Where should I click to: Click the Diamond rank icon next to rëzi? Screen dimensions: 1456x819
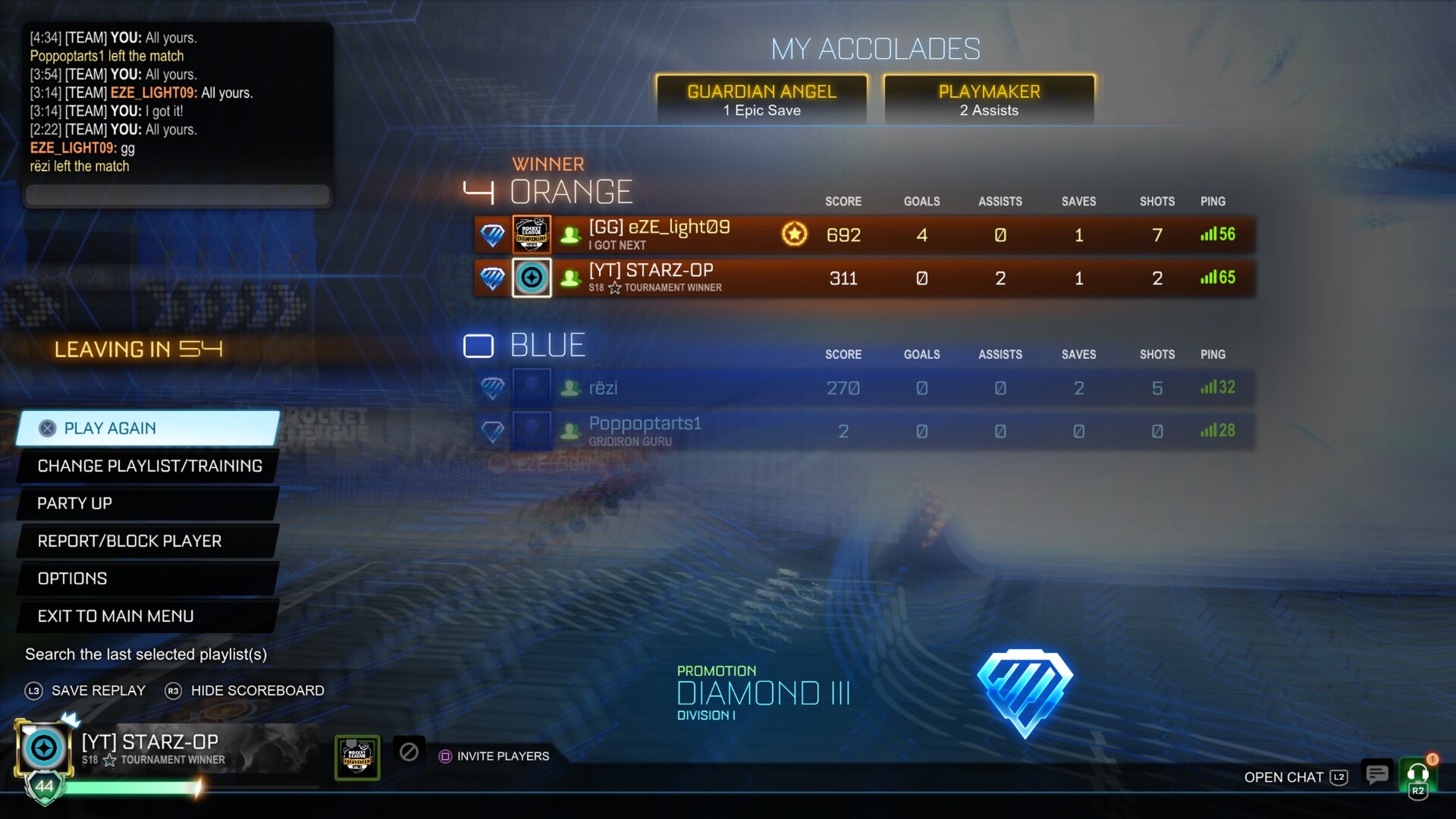493,388
